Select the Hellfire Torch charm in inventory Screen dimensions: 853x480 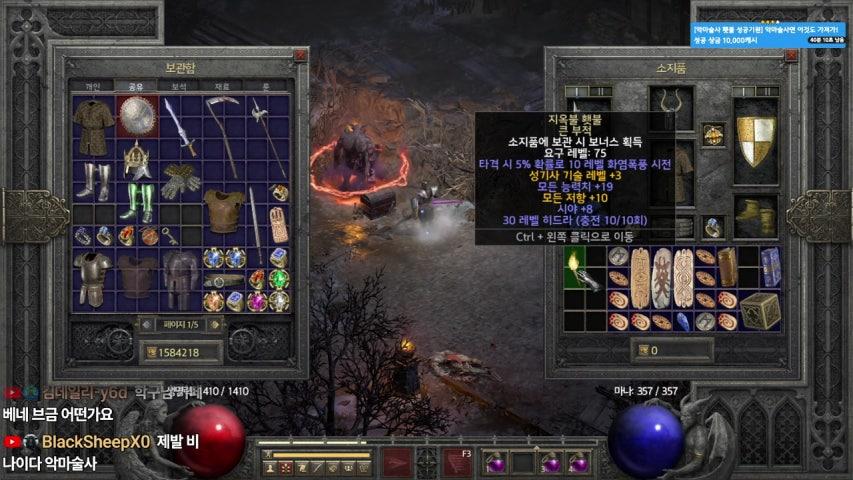coord(577,267)
